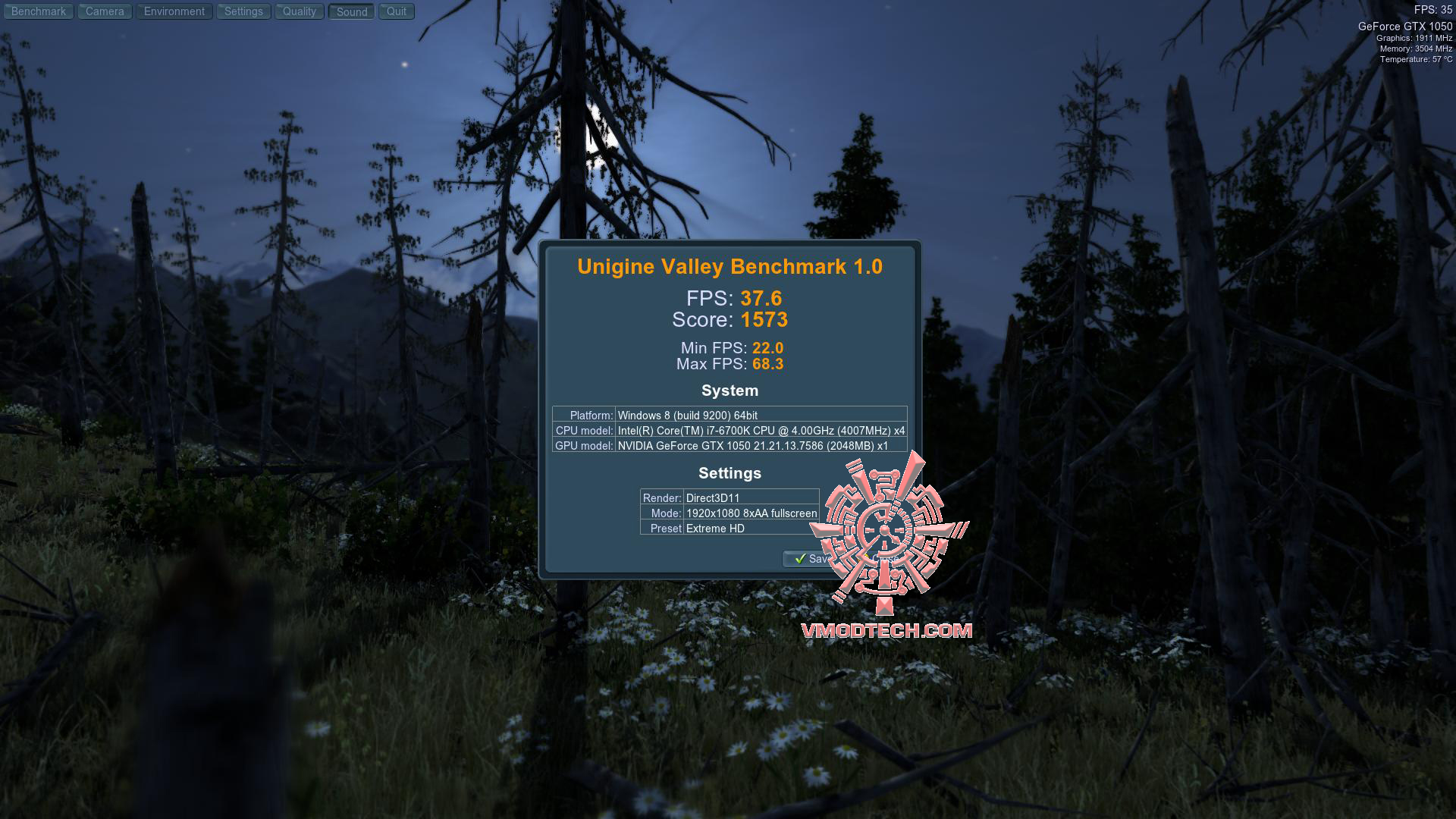Image resolution: width=1456 pixels, height=819 pixels.
Task: Select the GPU model field
Action: [758, 445]
